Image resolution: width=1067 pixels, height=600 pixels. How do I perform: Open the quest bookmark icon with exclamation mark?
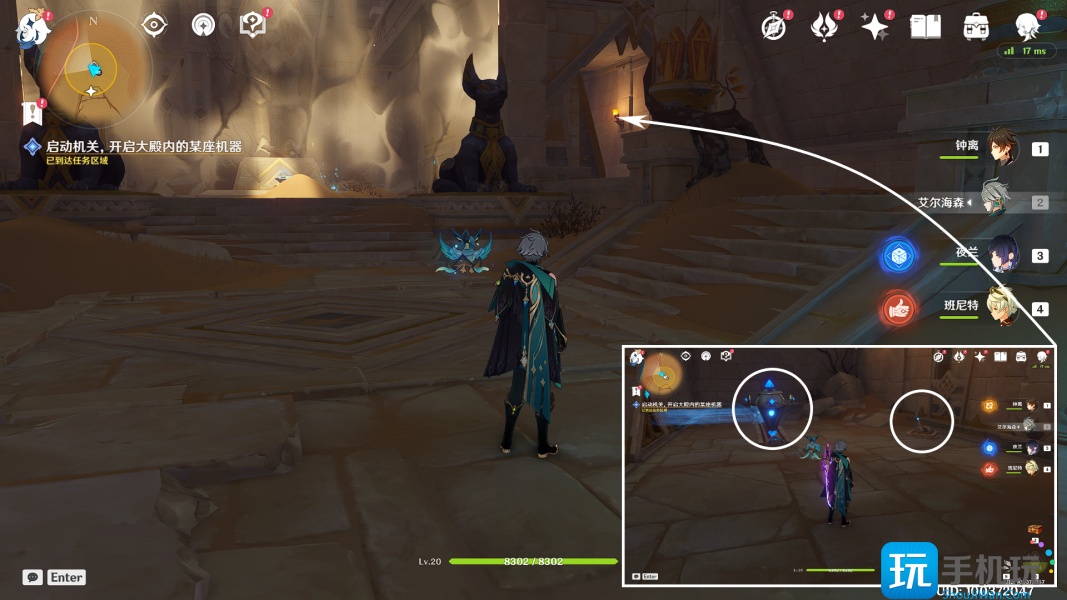[x=34, y=111]
